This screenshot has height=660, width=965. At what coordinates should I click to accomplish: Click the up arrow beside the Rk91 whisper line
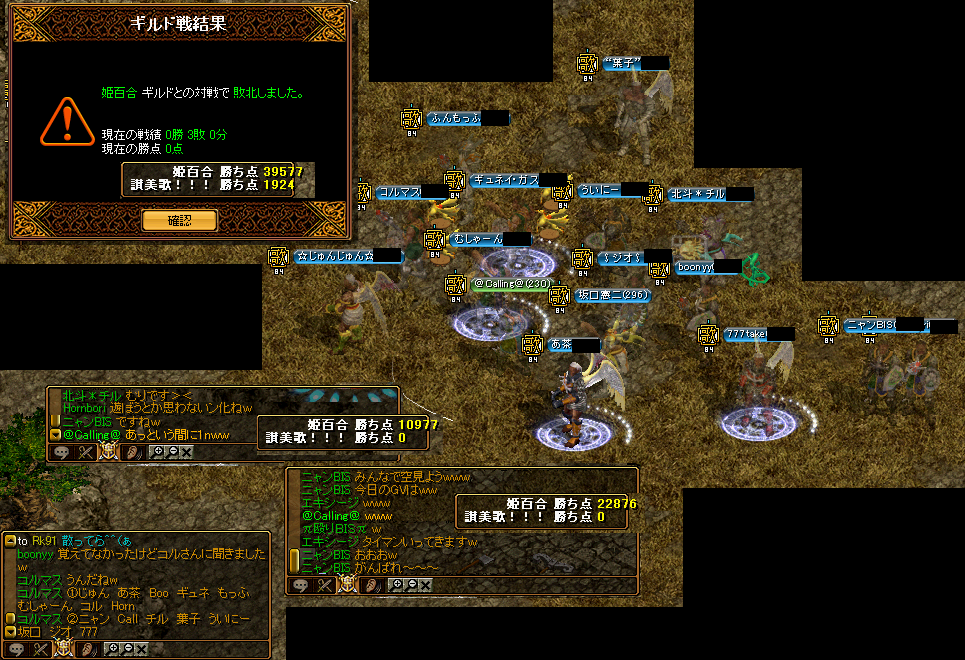coord(10,541)
